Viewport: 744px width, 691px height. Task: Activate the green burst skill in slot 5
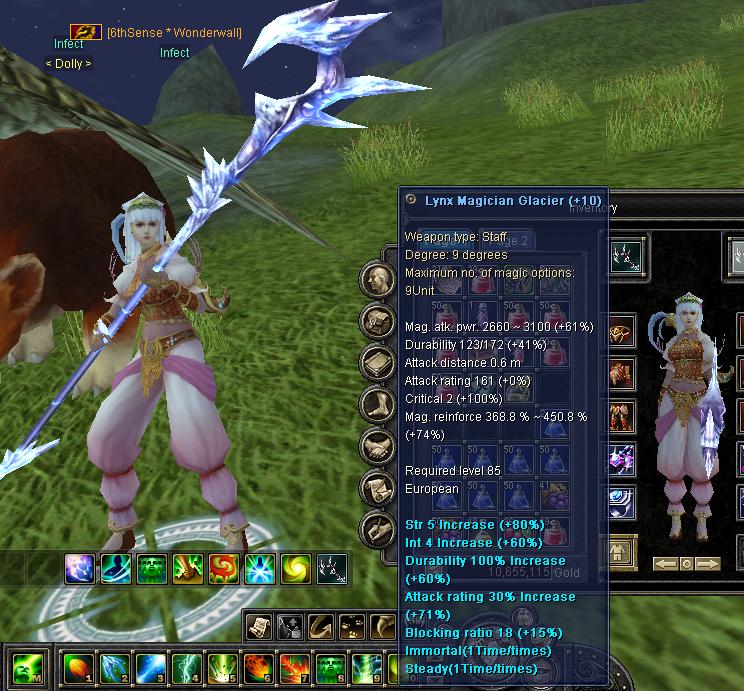coord(222,667)
